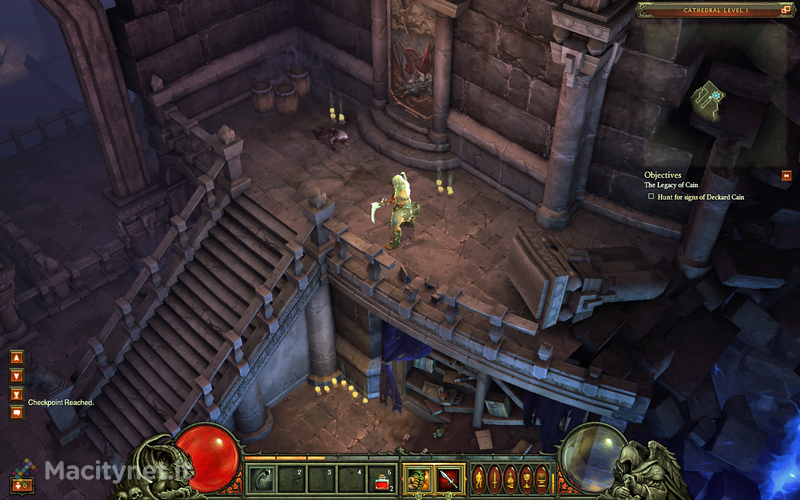Open the sword icon menu button
800x500 pixels.
pos(494,478)
